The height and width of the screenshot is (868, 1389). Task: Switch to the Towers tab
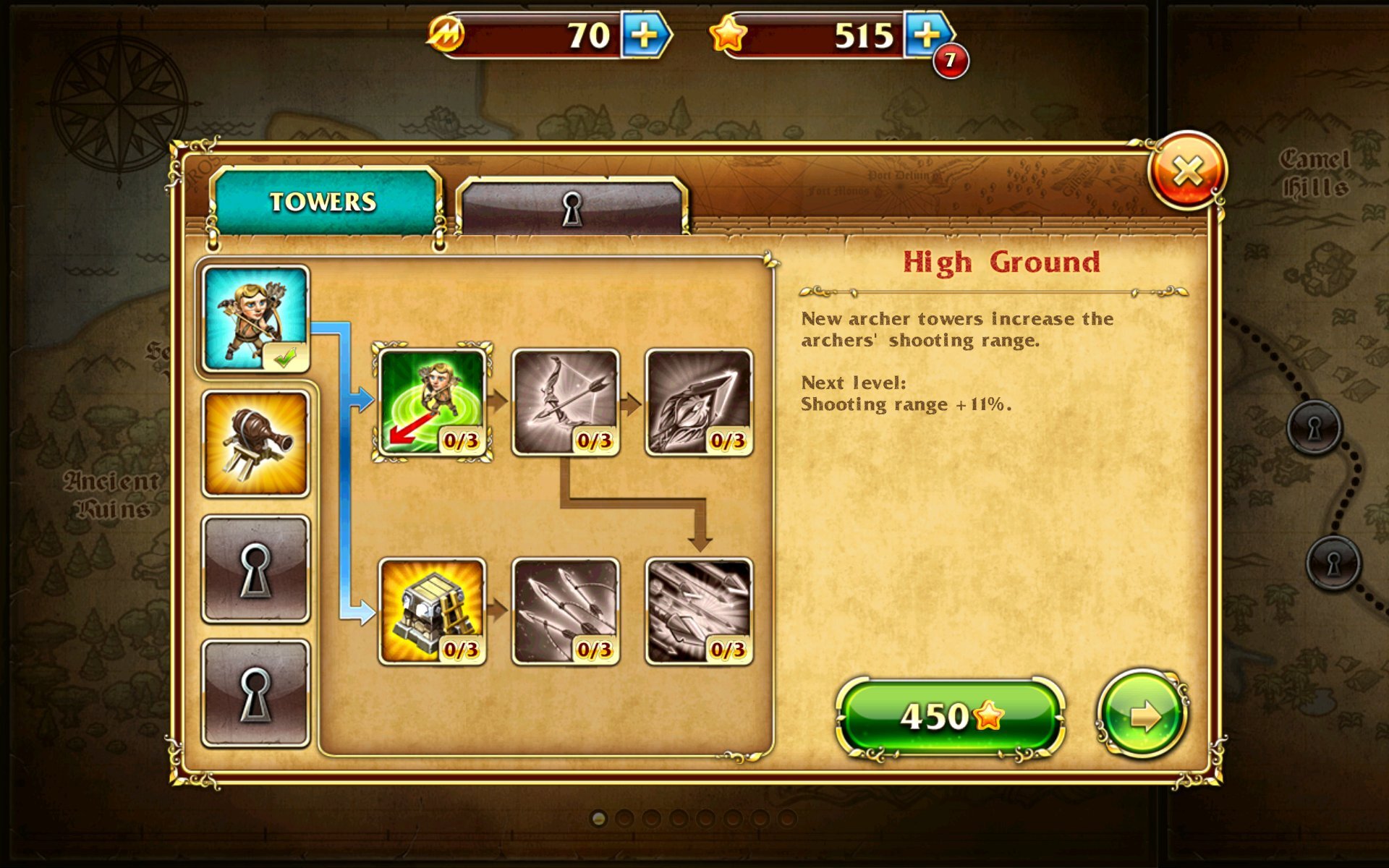[323, 201]
